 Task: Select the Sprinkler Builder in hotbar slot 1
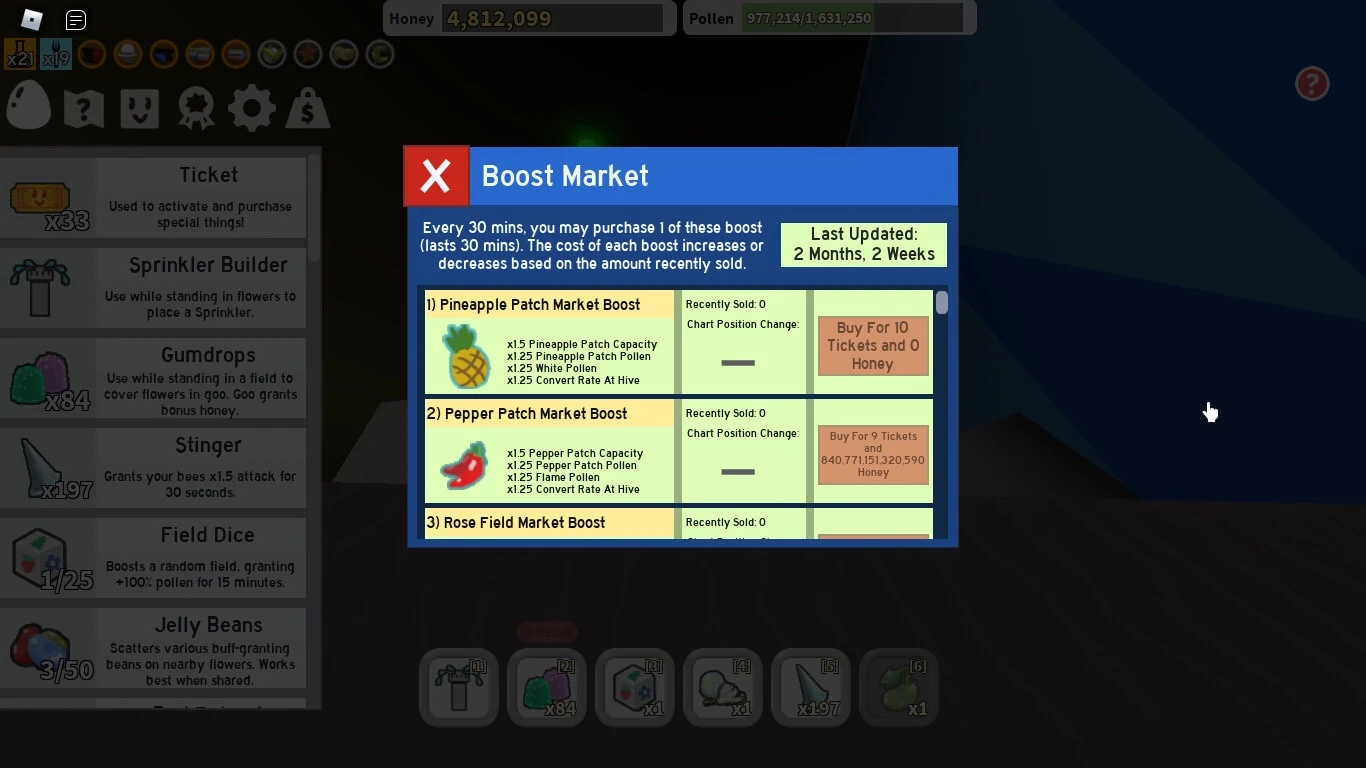click(458, 687)
